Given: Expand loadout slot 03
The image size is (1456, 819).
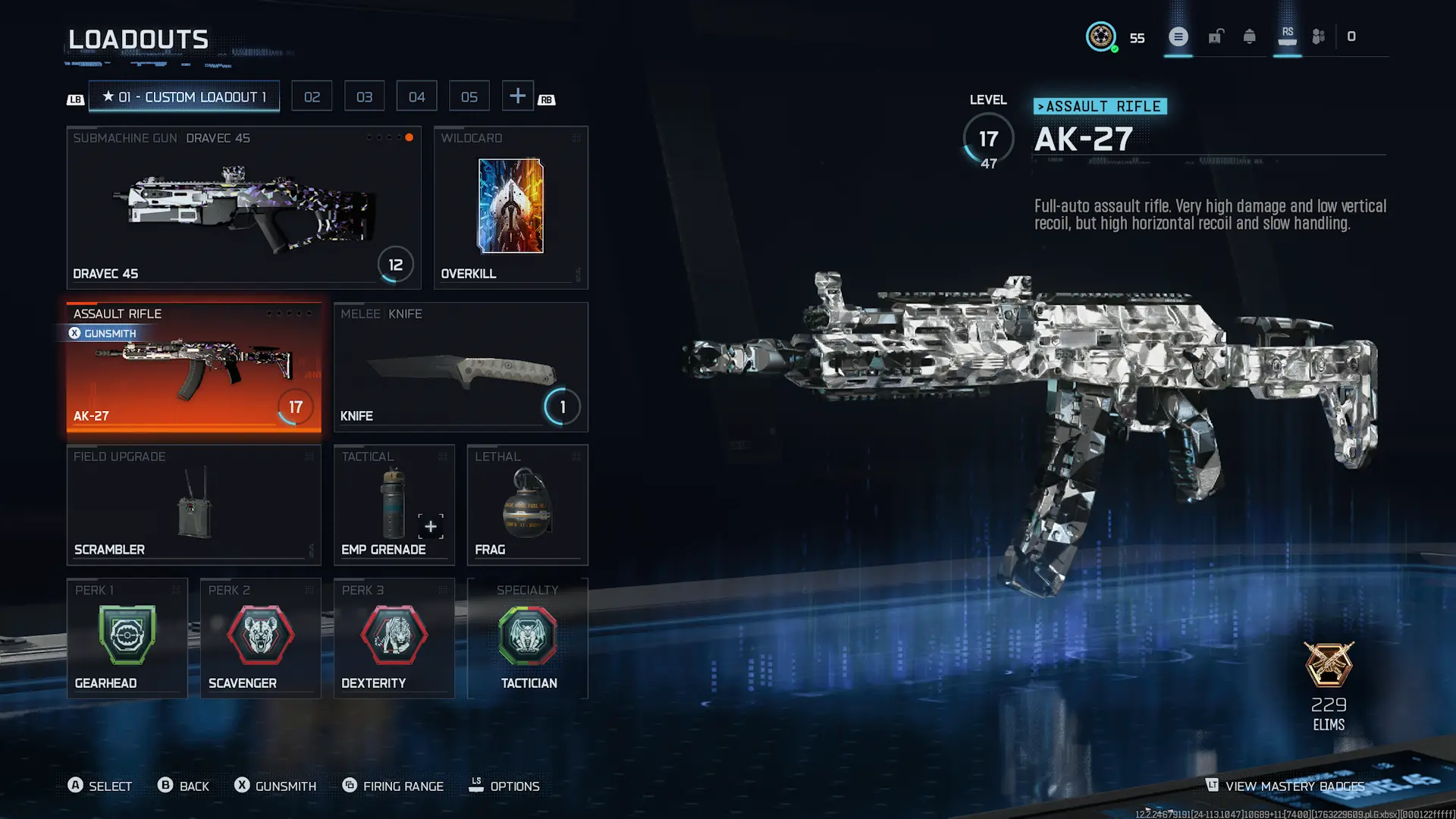Looking at the screenshot, I should 364,96.
